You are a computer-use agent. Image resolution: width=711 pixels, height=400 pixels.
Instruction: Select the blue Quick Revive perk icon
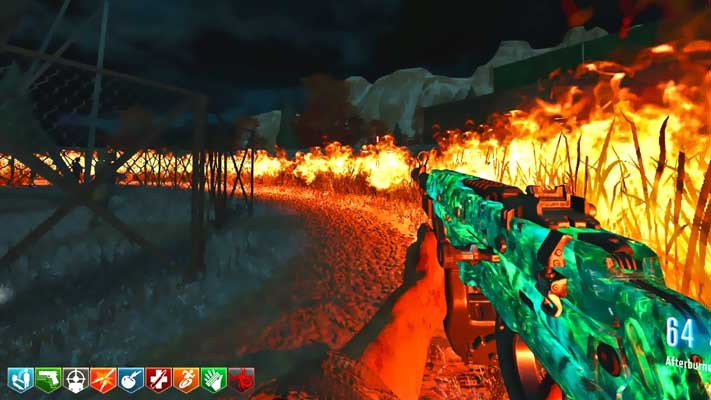click(20, 380)
